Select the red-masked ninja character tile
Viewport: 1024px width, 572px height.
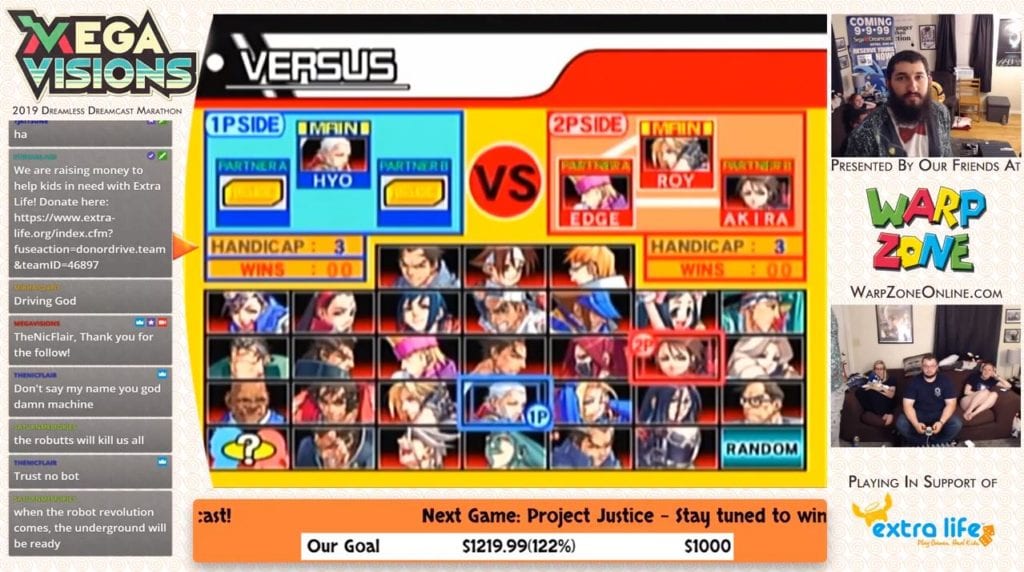(590, 357)
